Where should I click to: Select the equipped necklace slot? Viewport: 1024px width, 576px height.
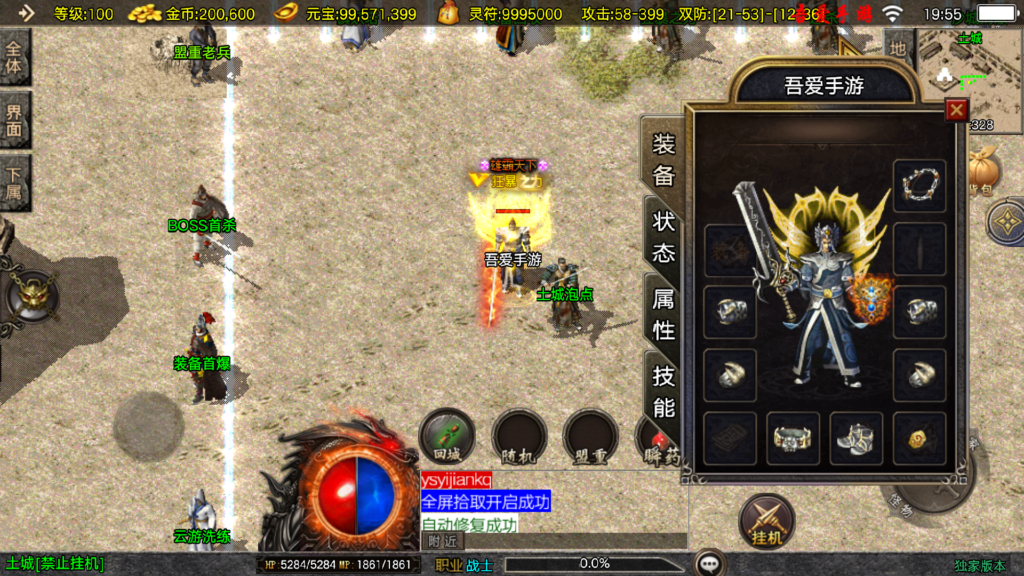919,184
